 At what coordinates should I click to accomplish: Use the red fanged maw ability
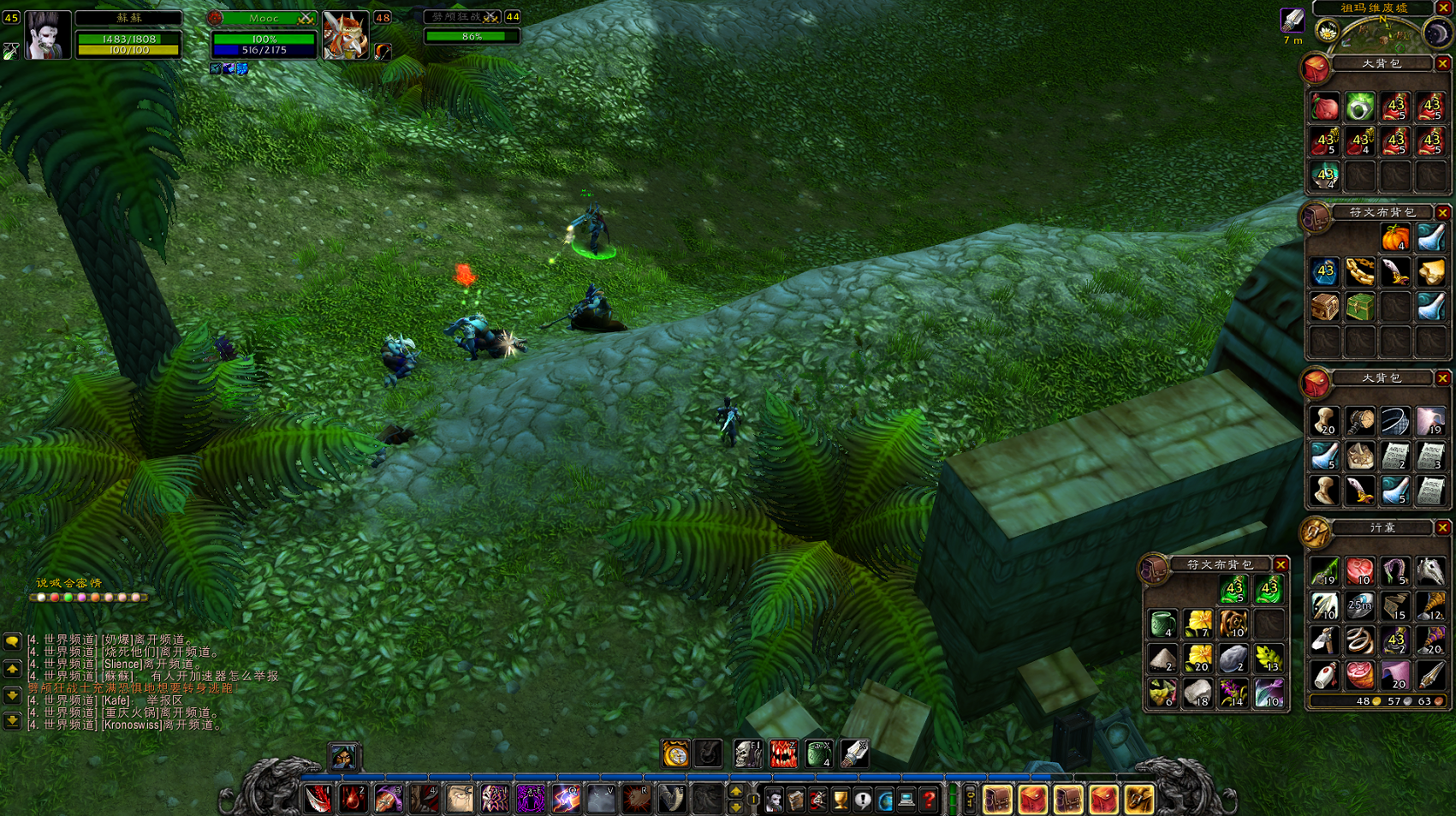pos(782,753)
